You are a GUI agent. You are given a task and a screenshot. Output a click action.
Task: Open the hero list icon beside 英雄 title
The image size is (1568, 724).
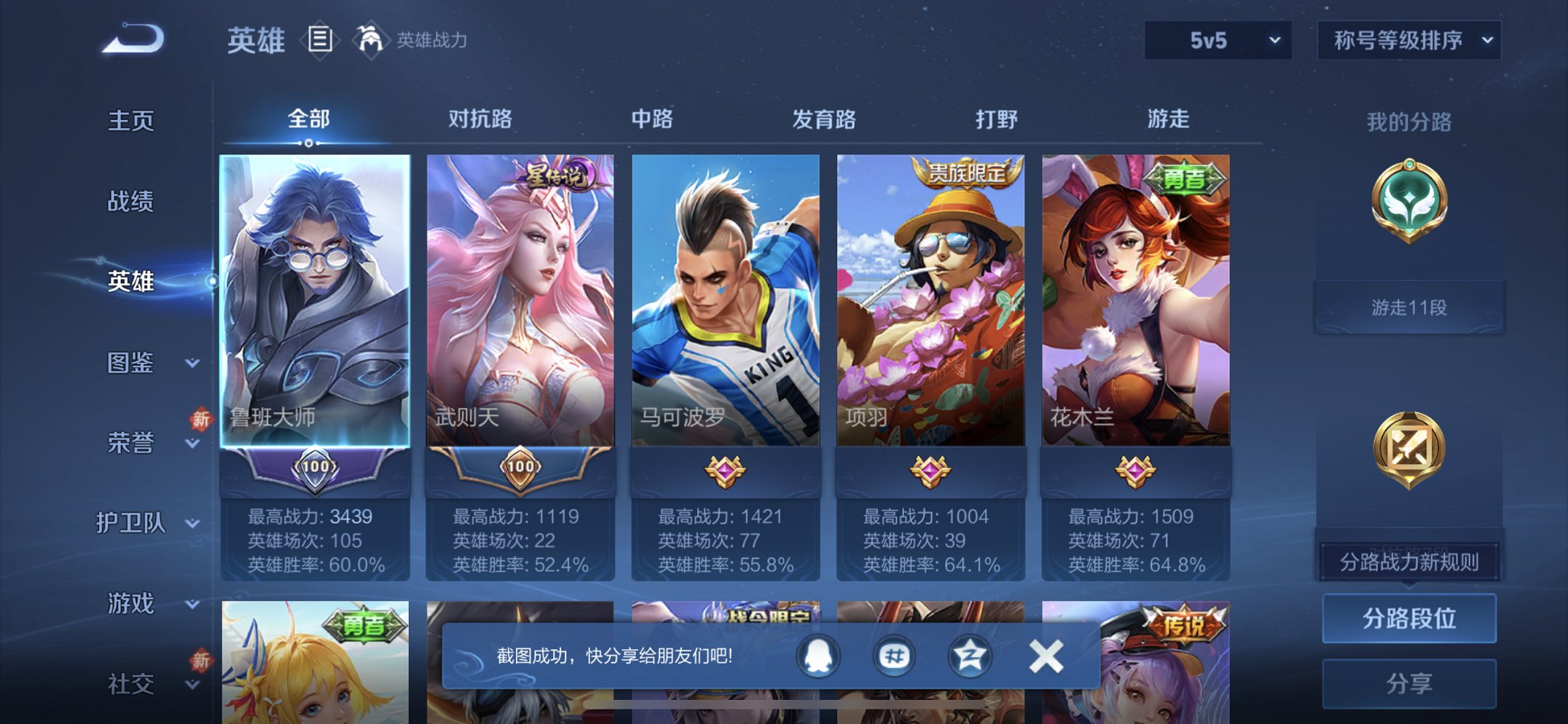click(x=319, y=41)
